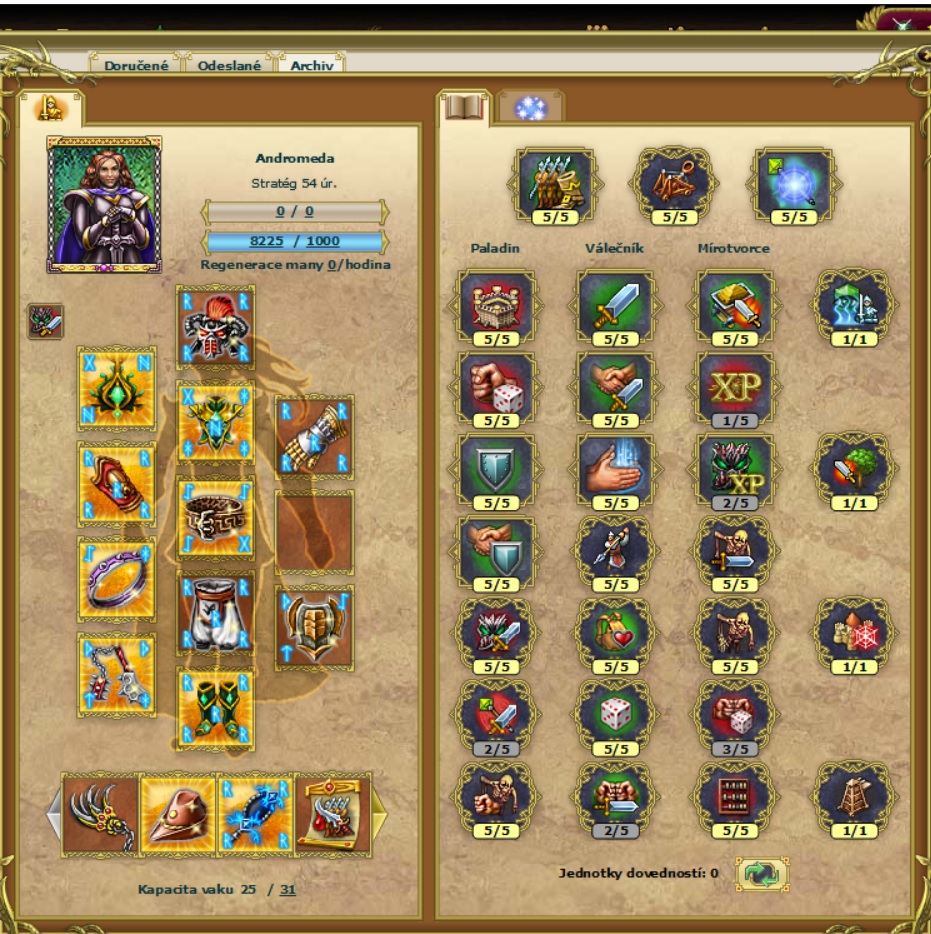Screen dimensions: 931x934
Task: Click Andromeda's hero portrait
Action: point(104,204)
